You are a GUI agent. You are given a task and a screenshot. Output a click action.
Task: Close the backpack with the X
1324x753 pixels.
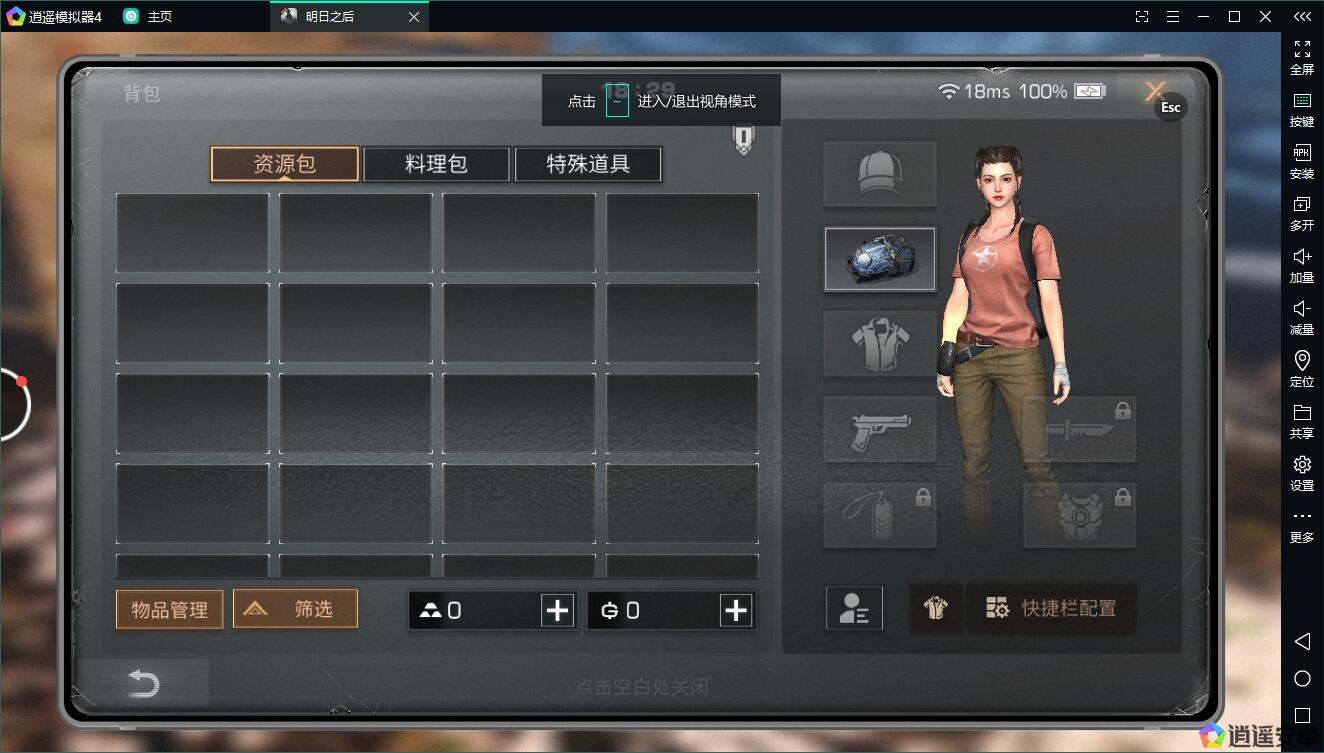tap(1156, 91)
